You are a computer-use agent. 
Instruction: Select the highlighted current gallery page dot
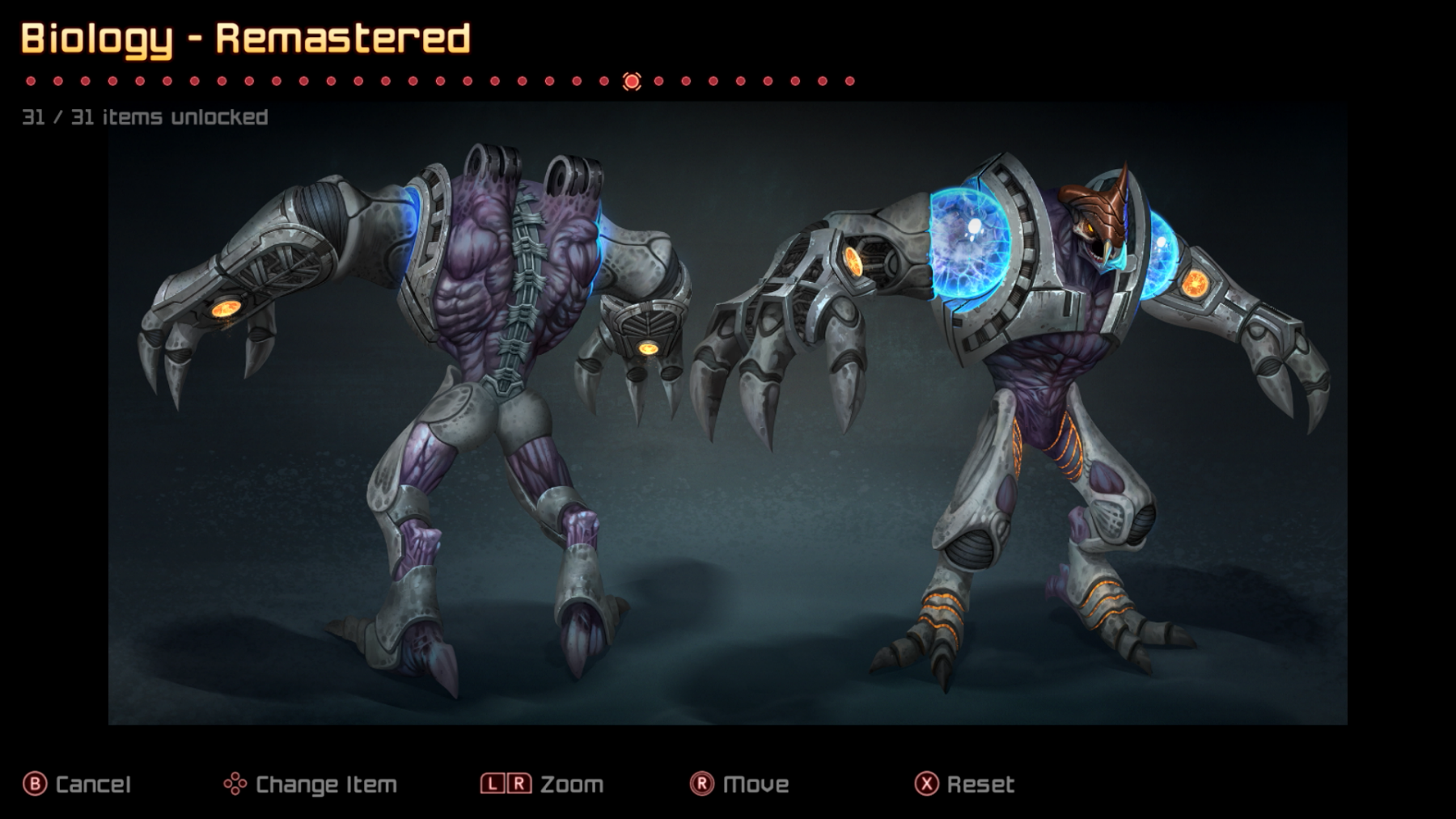click(632, 81)
